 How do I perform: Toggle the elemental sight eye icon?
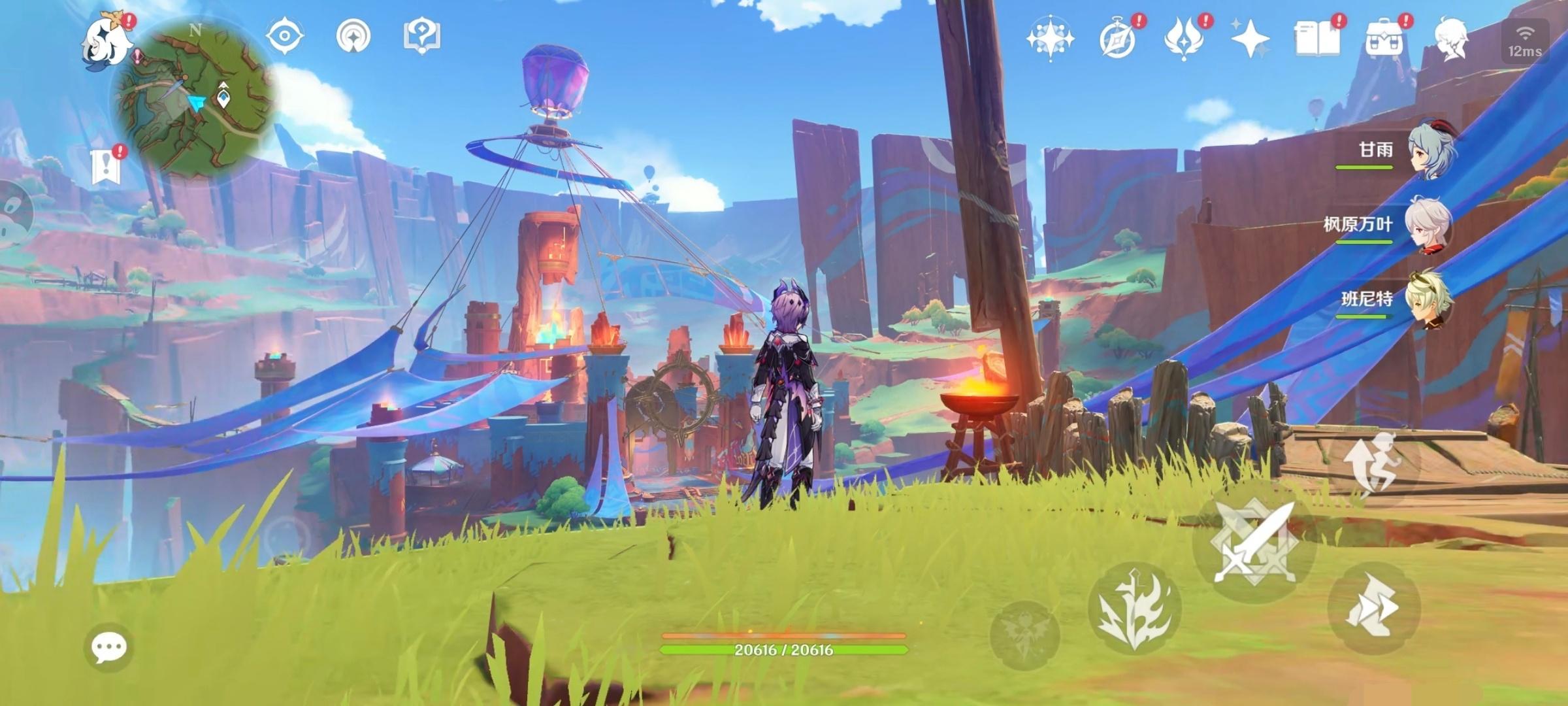click(x=285, y=35)
